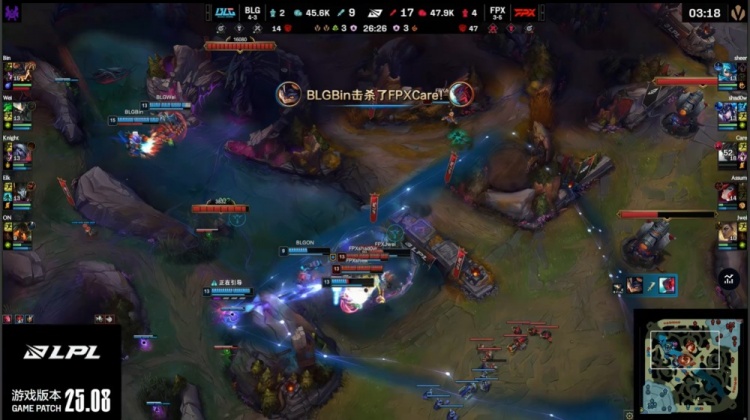Select Care's dead champion portrait
This screenshot has width=750, height=420.
coord(729,153)
